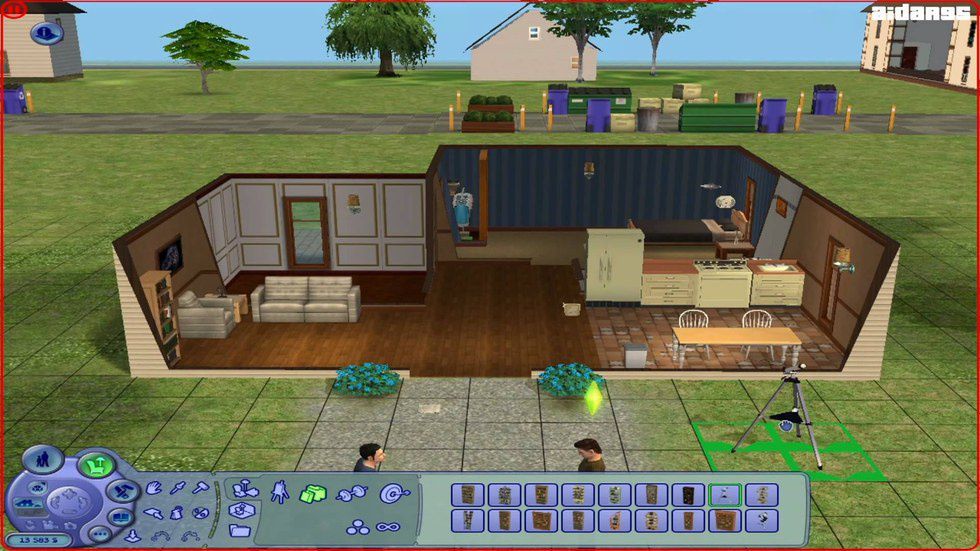Pick the dark black bookcase thumbnail

(687, 494)
